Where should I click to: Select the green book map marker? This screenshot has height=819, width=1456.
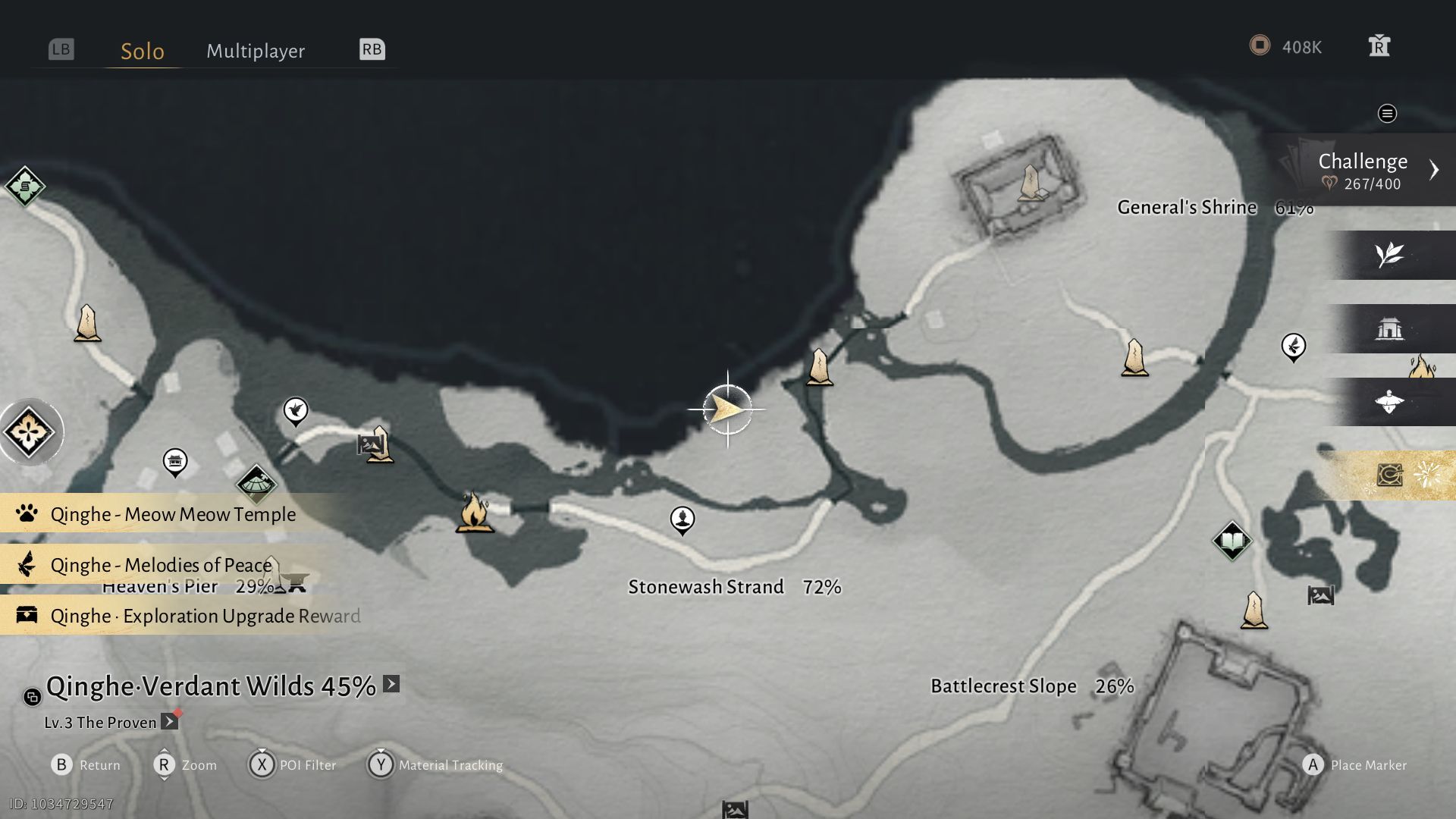click(x=1232, y=541)
